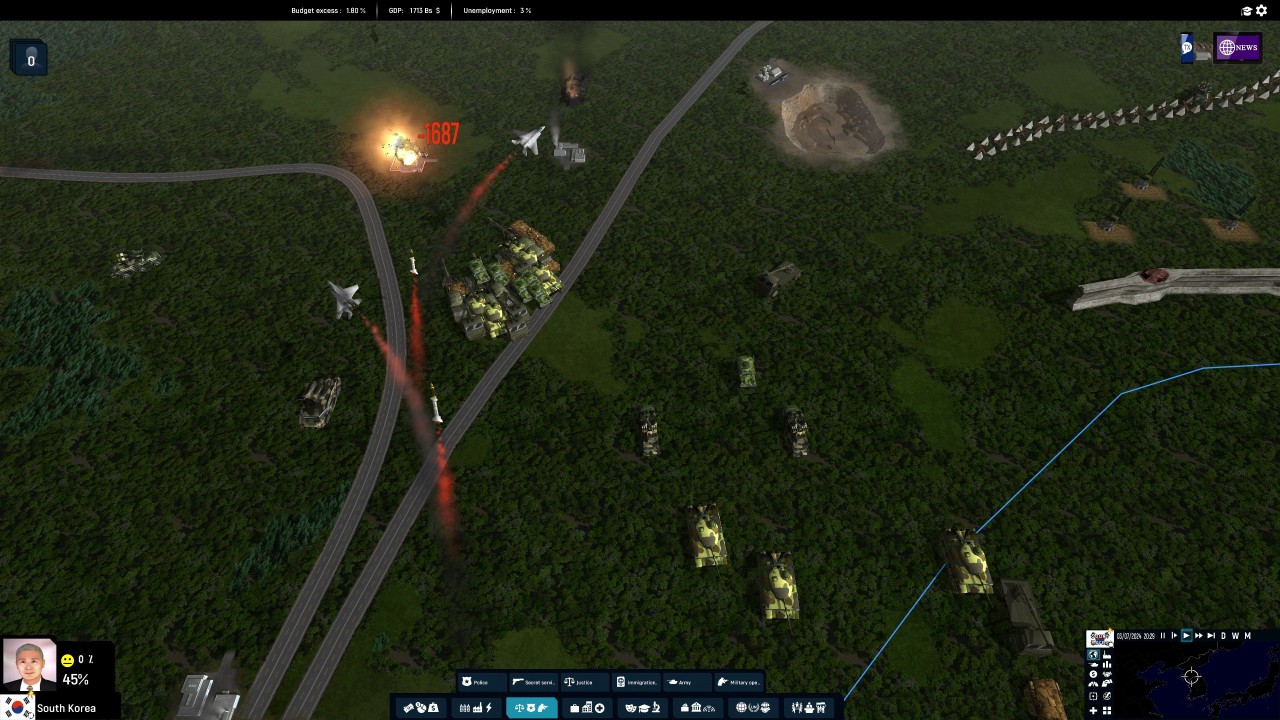This screenshot has height=720, width=1280.
Task: Set game speed to fast forward
Action: click(1198, 636)
